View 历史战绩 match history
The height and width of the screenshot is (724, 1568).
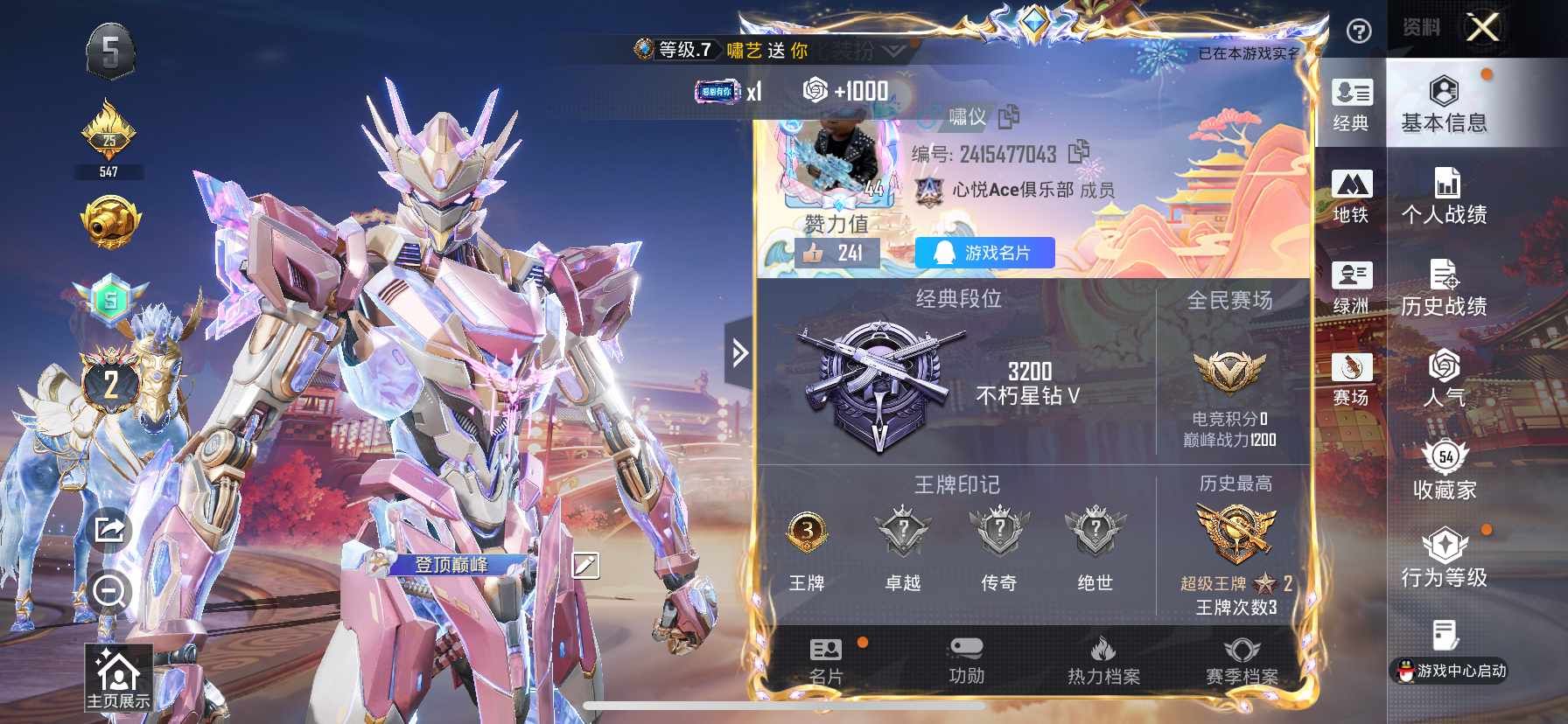[x=1444, y=289]
